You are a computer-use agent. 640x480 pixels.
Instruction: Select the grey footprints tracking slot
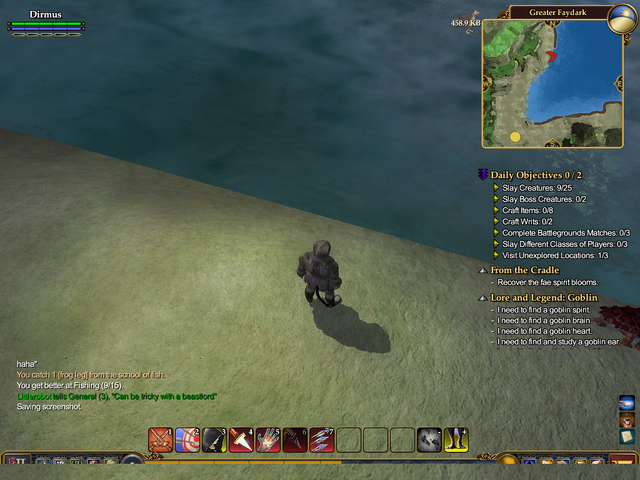coord(430,439)
